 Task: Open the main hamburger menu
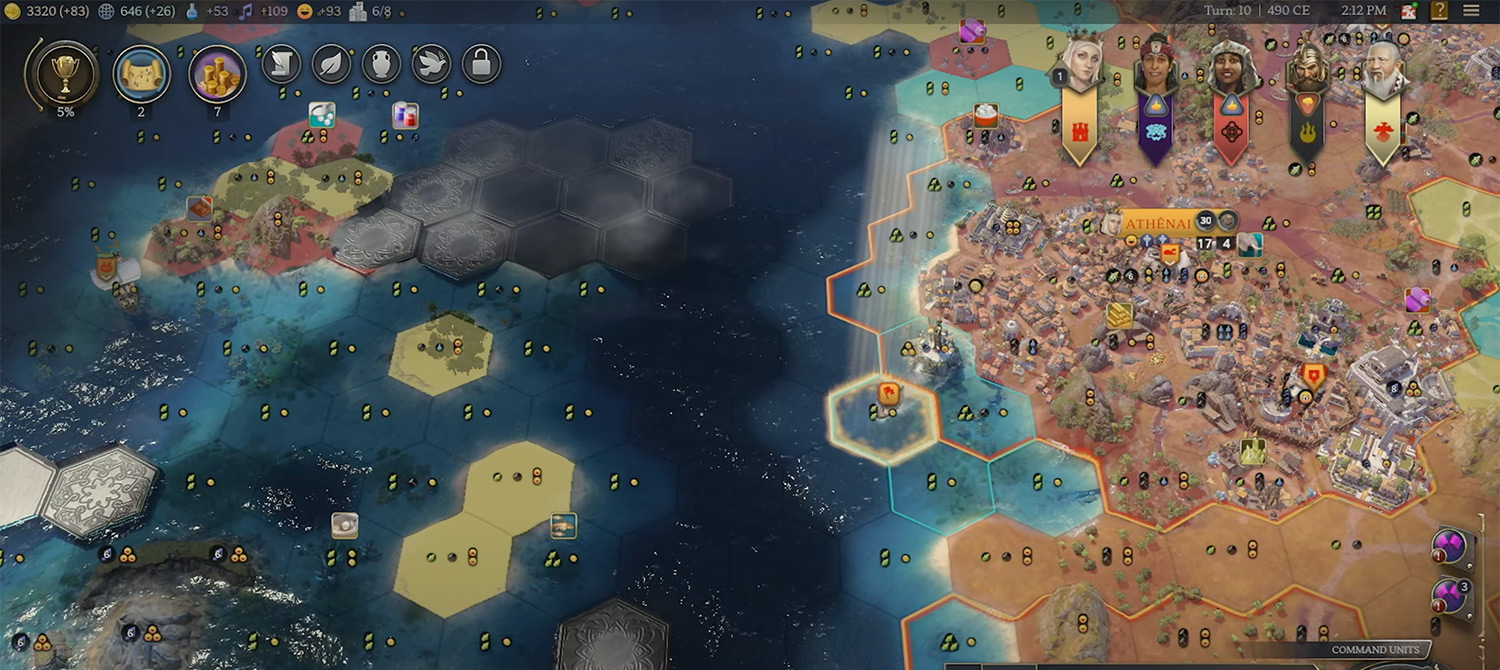point(1471,11)
